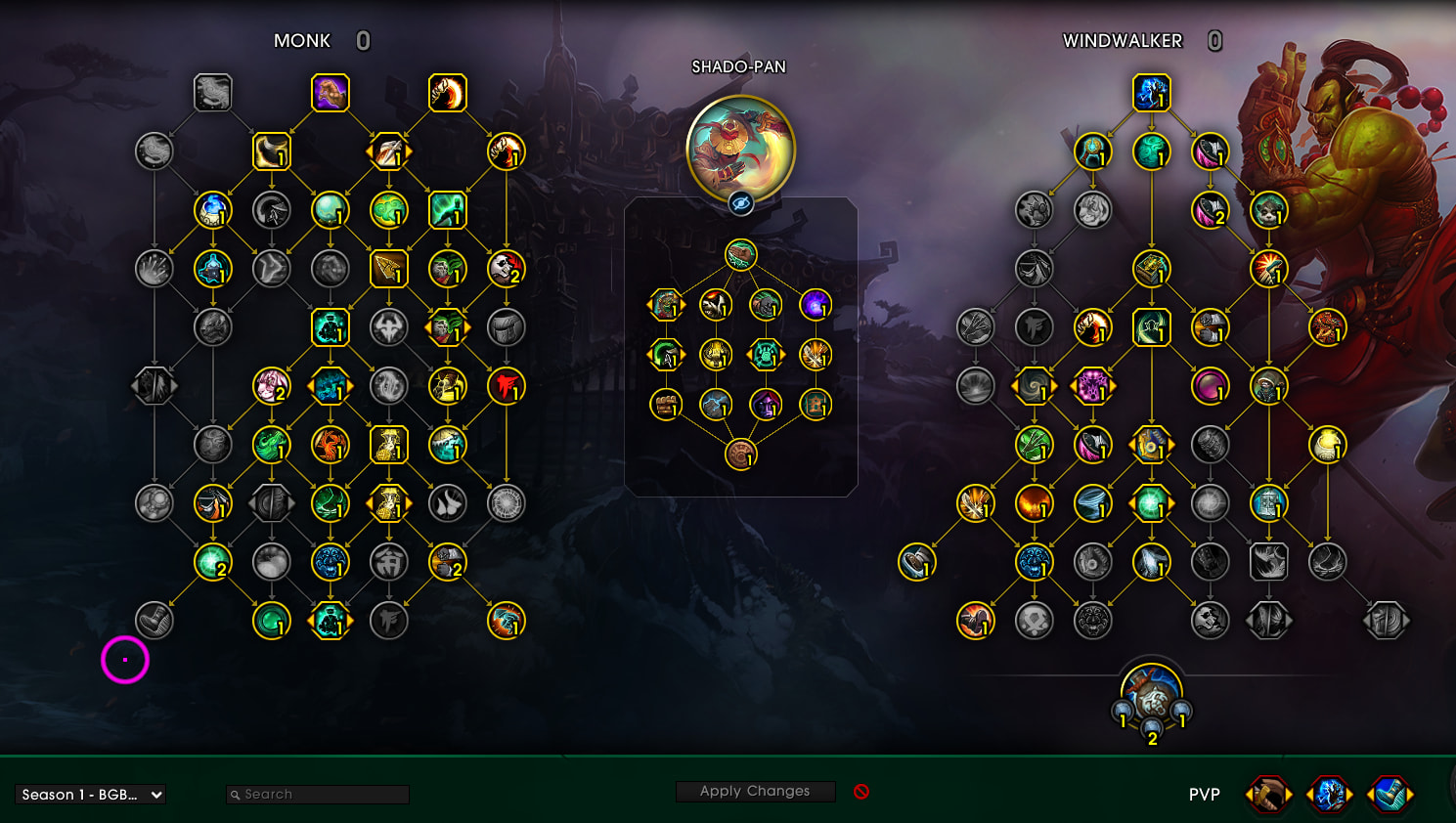
Task: Select the greyed-out square talent atop the Monk tree
Action: [x=212, y=93]
